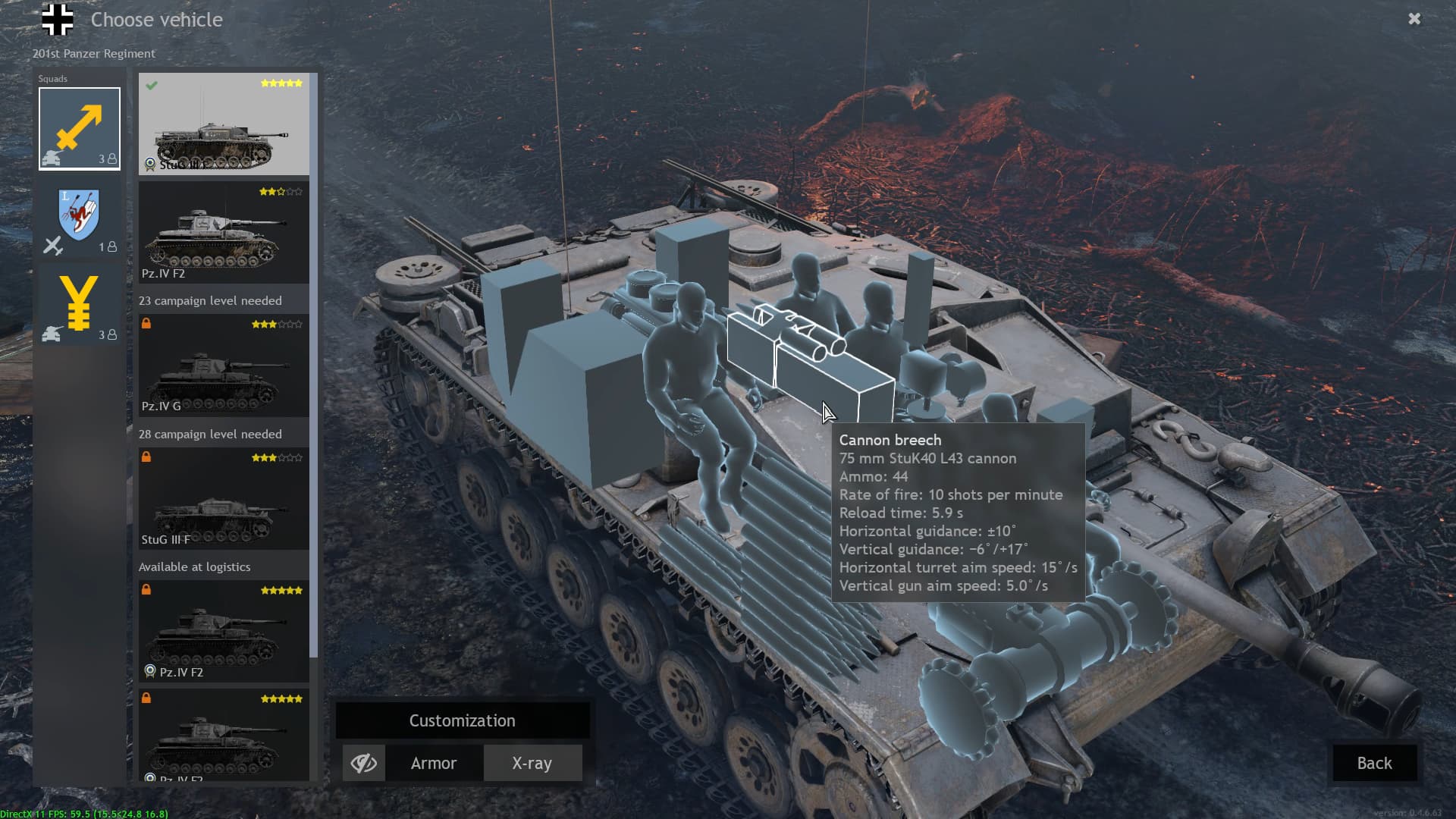Image resolution: width=1456 pixels, height=819 pixels.
Task: Select the yellow Y-symbol squad
Action: point(80,307)
